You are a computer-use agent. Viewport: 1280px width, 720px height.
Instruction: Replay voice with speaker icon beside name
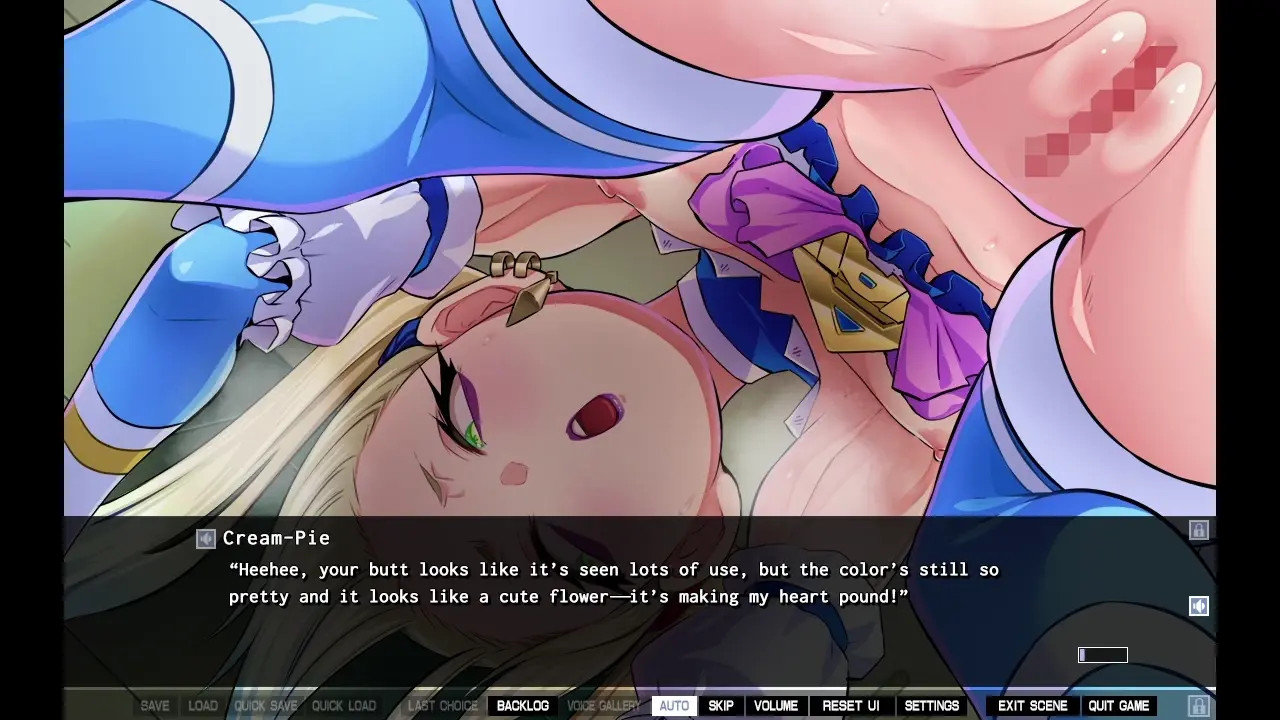pos(206,539)
